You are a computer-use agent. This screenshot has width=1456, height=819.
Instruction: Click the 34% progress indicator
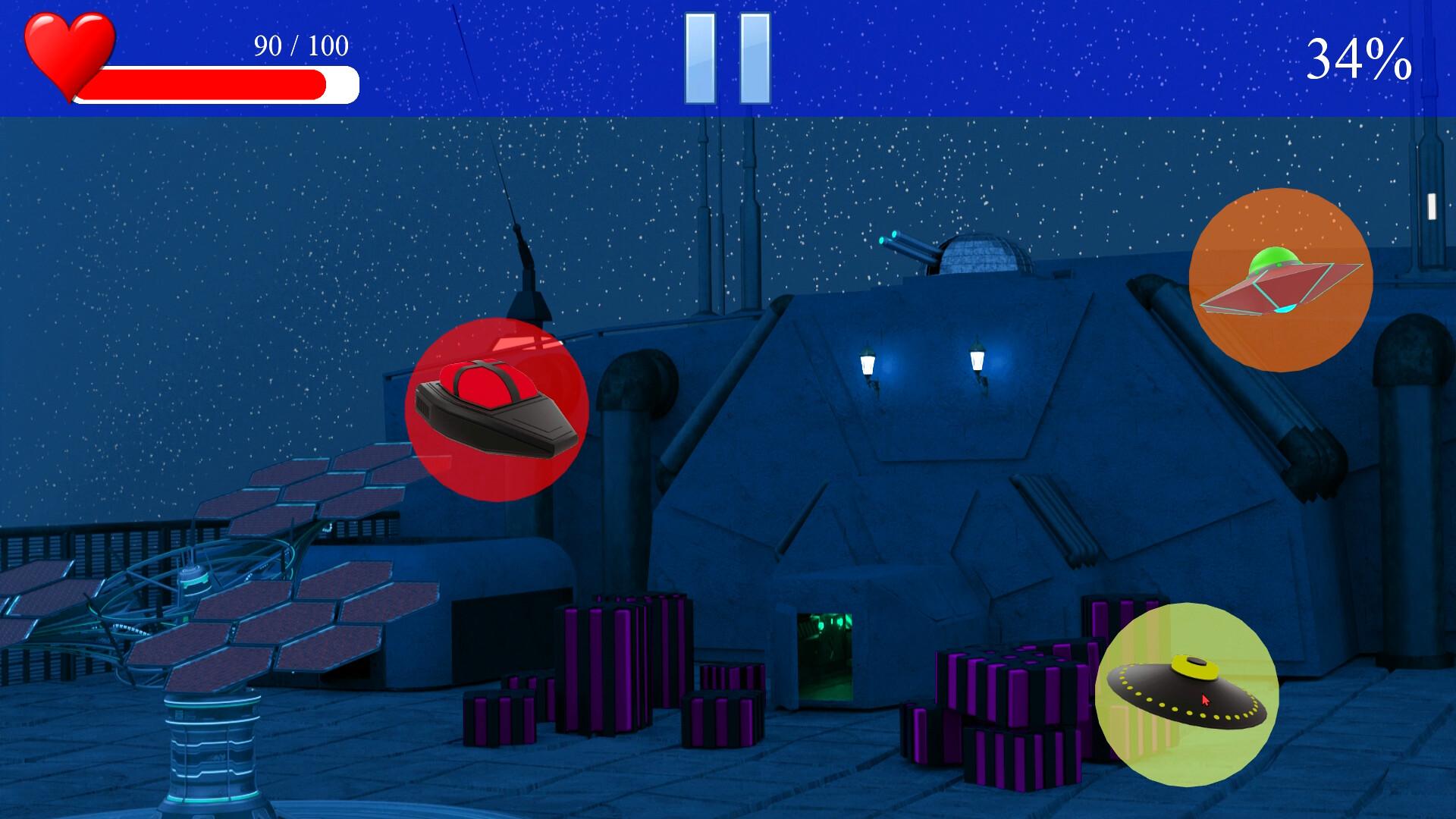pyautogui.click(x=1357, y=57)
